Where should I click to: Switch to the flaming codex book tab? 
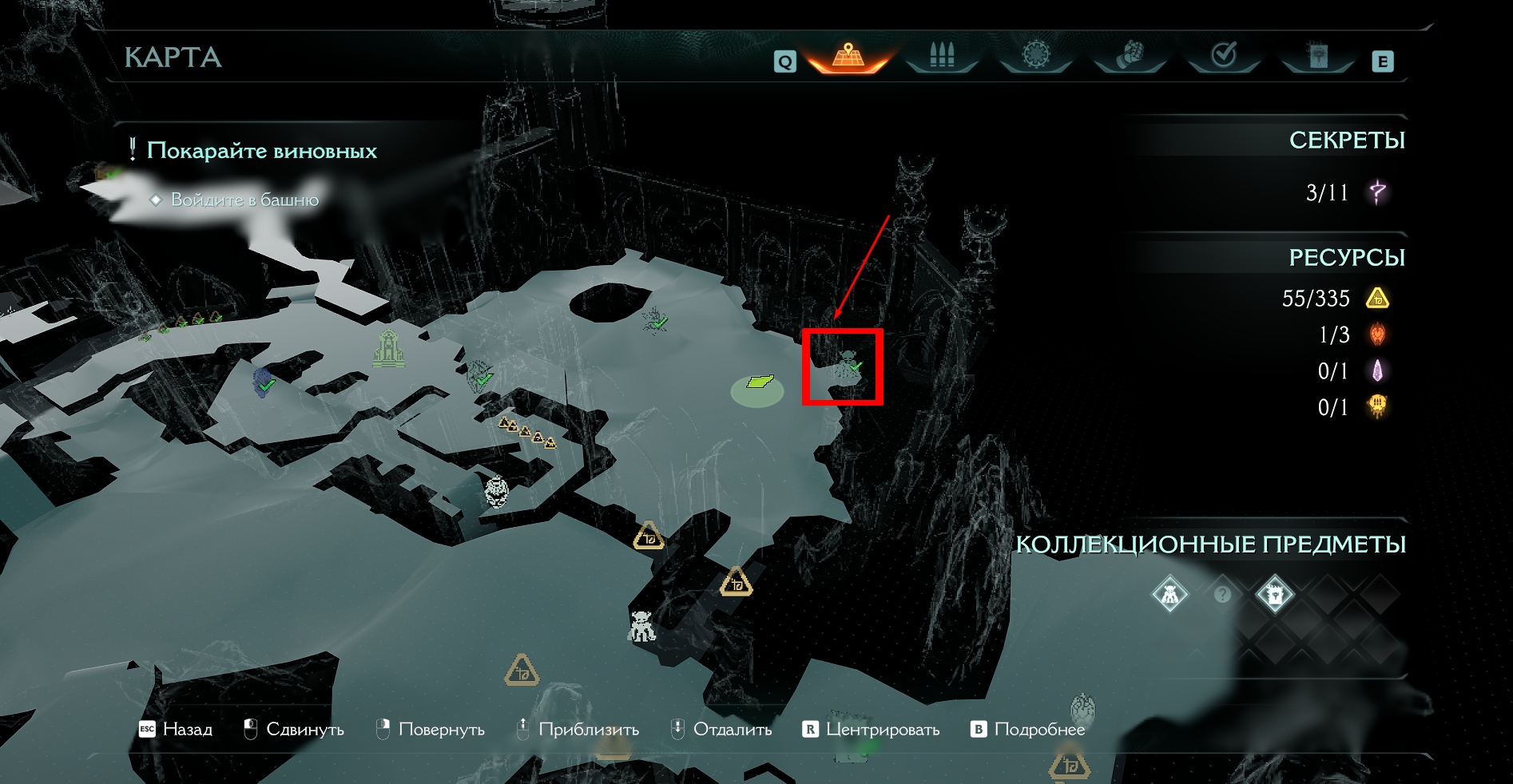[x=1318, y=56]
